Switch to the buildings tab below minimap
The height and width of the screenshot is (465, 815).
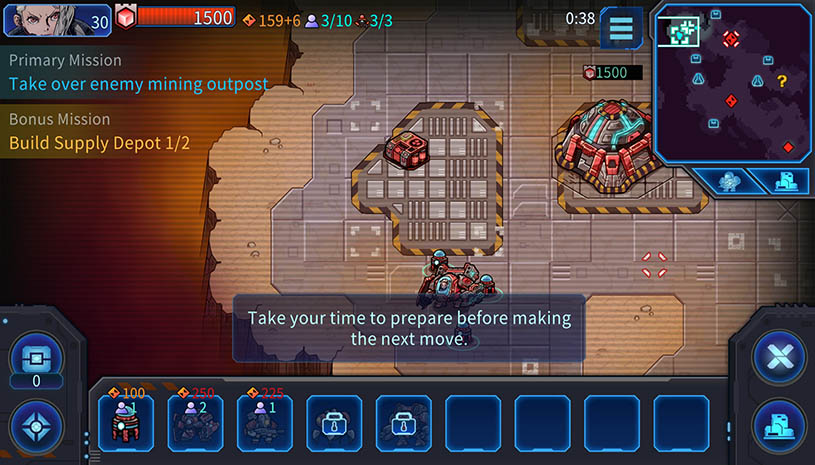pos(783,181)
